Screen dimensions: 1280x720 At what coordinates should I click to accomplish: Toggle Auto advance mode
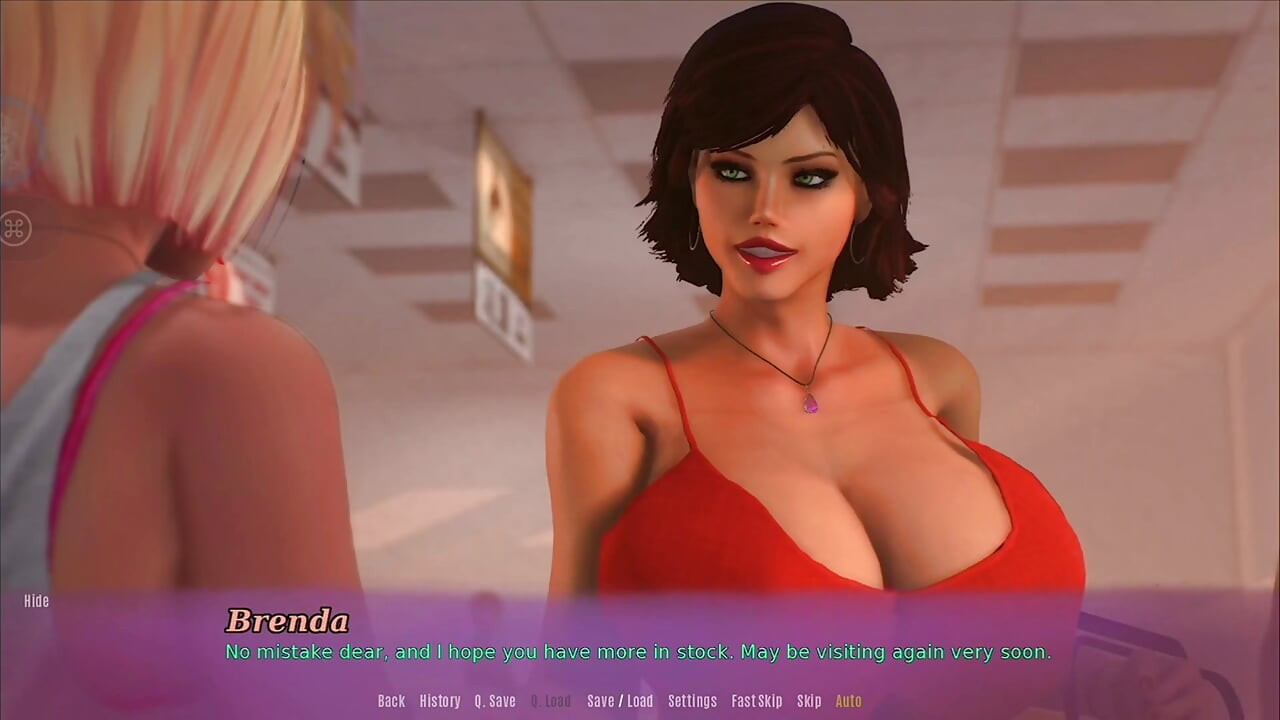pyautogui.click(x=848, y=701)
